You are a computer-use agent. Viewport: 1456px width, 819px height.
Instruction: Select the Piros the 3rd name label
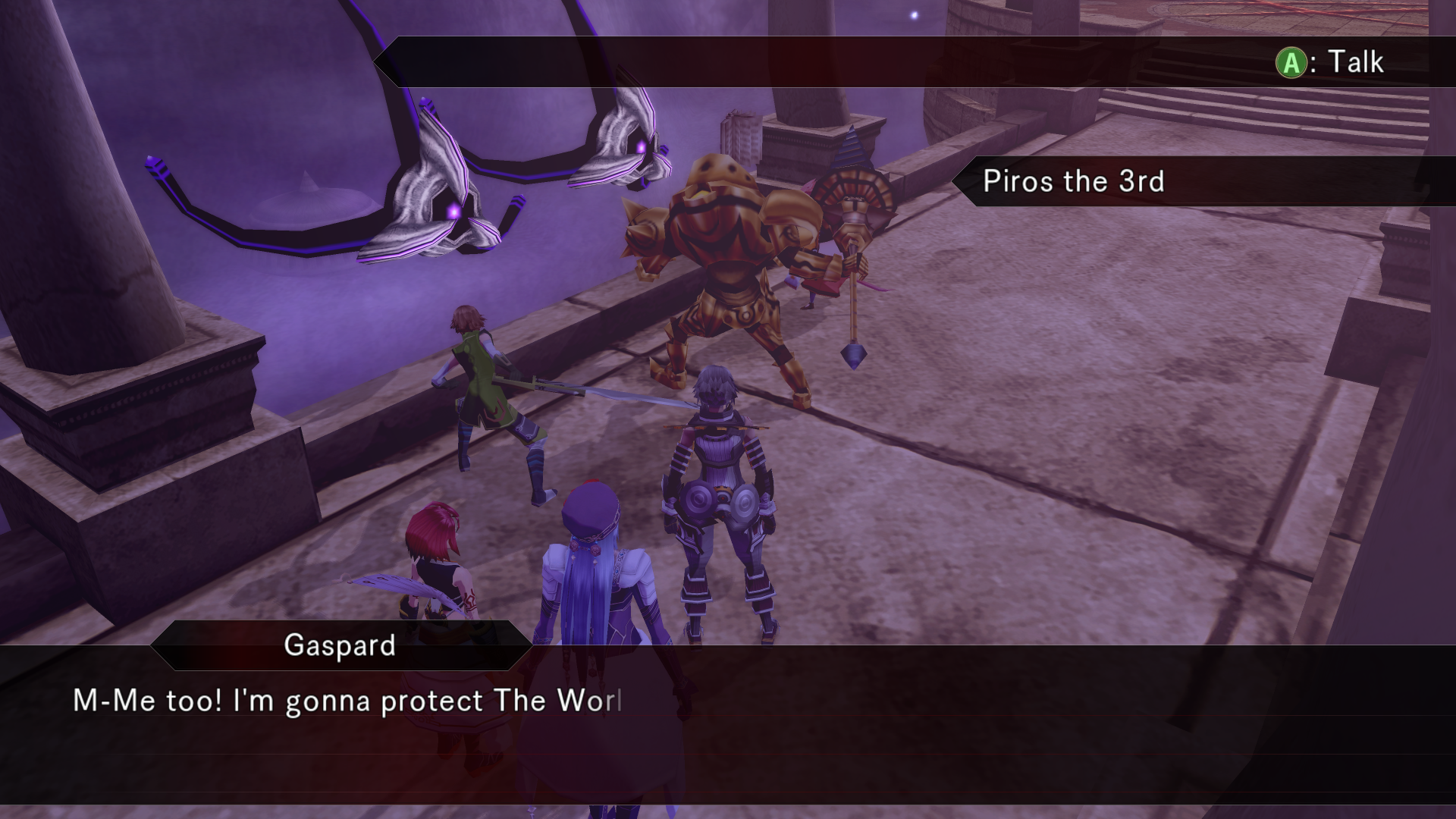(1072, 181)
